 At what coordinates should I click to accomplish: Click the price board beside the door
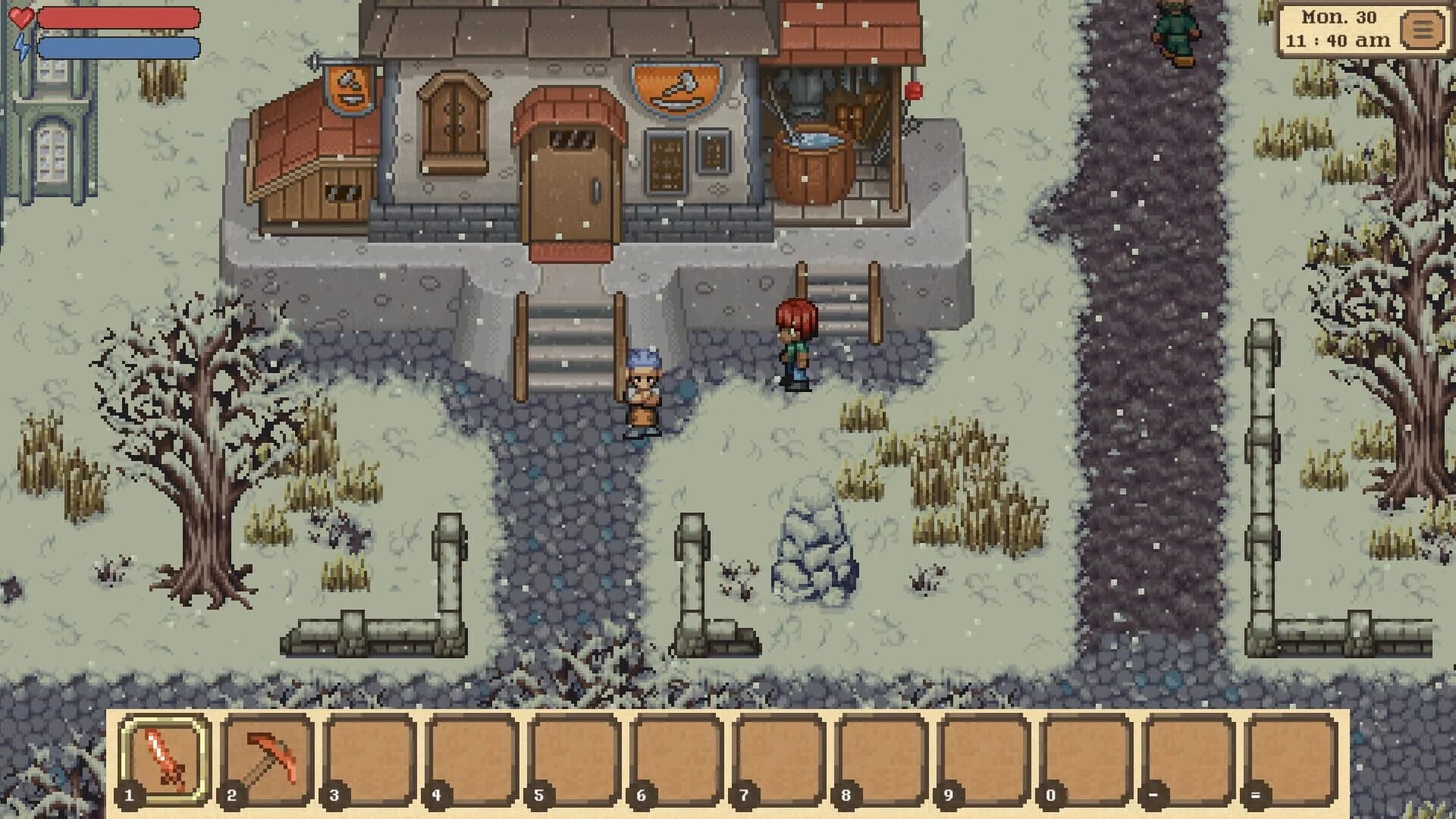pos(666,163)
